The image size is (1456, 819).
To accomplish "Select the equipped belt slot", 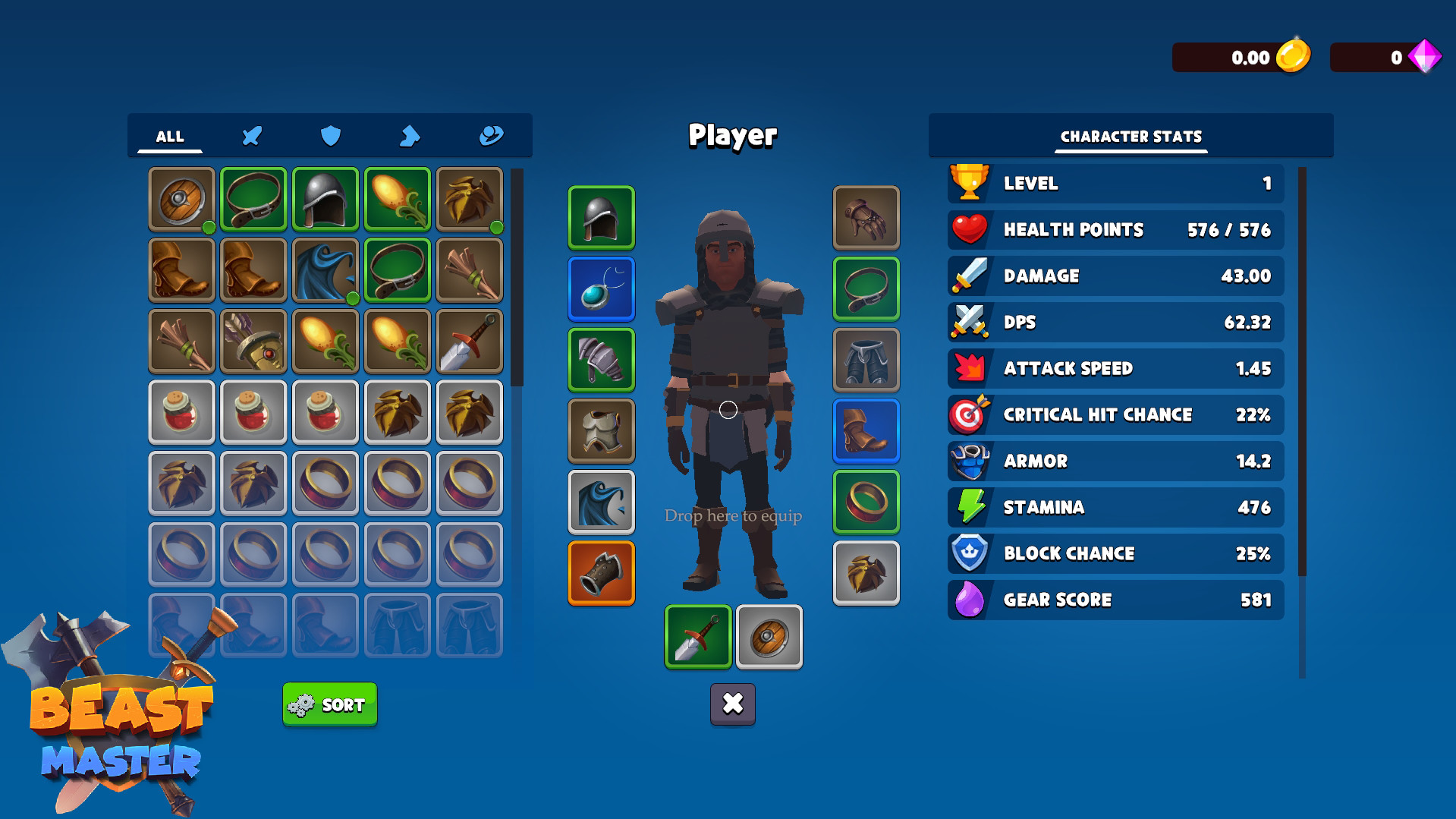I will click(865, 289).
